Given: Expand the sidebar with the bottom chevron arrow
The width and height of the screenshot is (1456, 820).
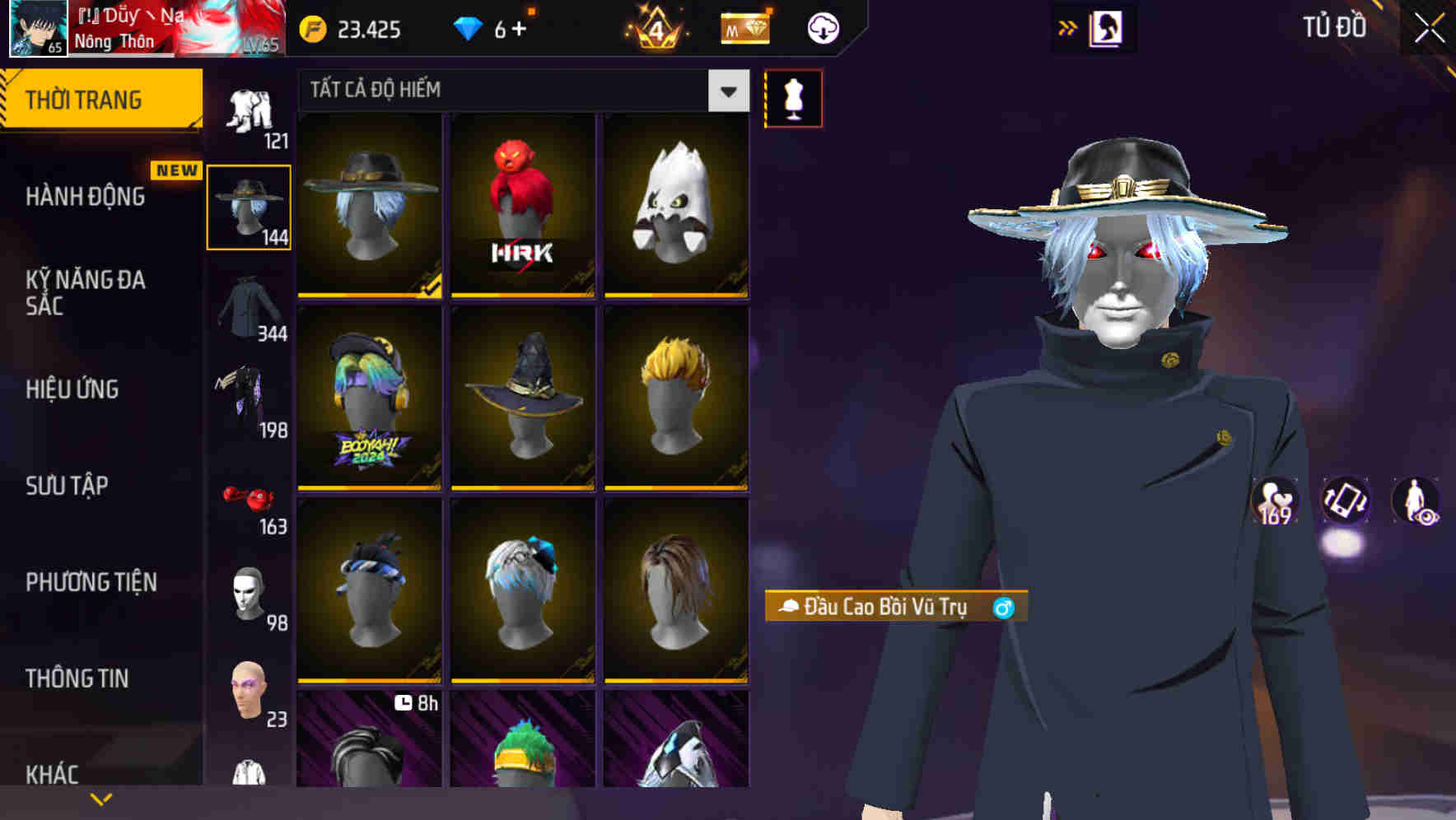Looking at the screenshot, I should point(101,798).
